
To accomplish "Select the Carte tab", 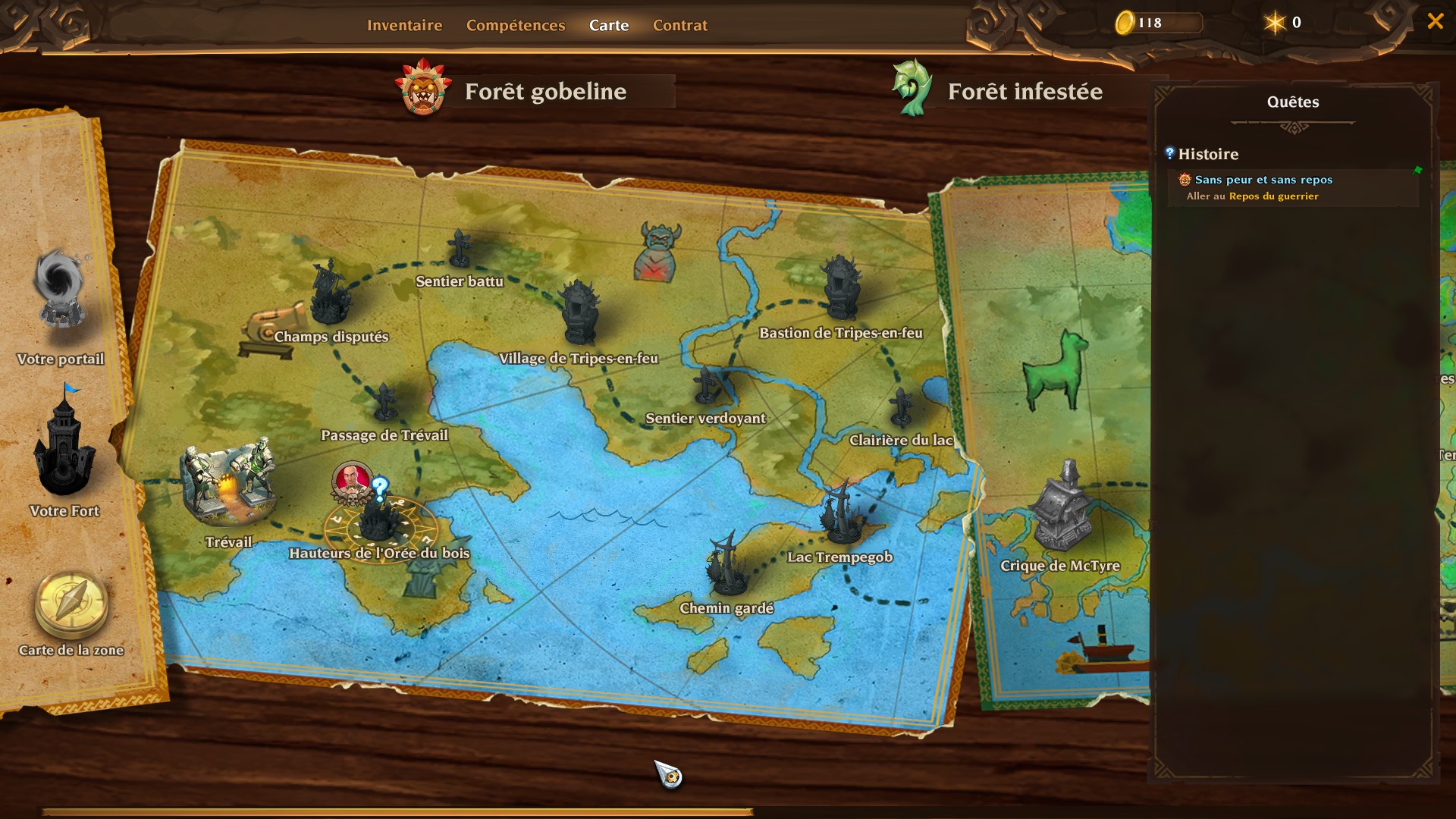I will (x=609, y=25).
